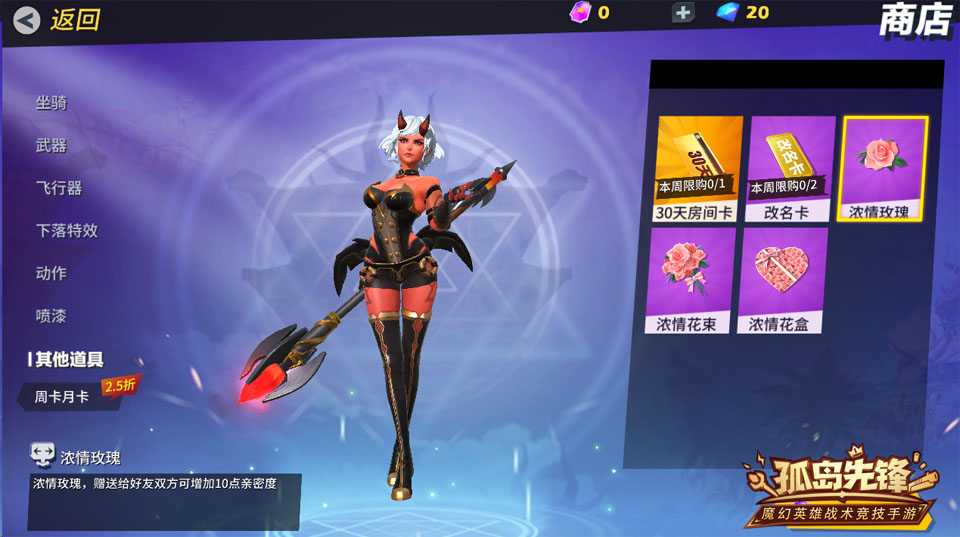Open the 喷漆 category
Screen dimensions: 960x537
click(52, 316)
